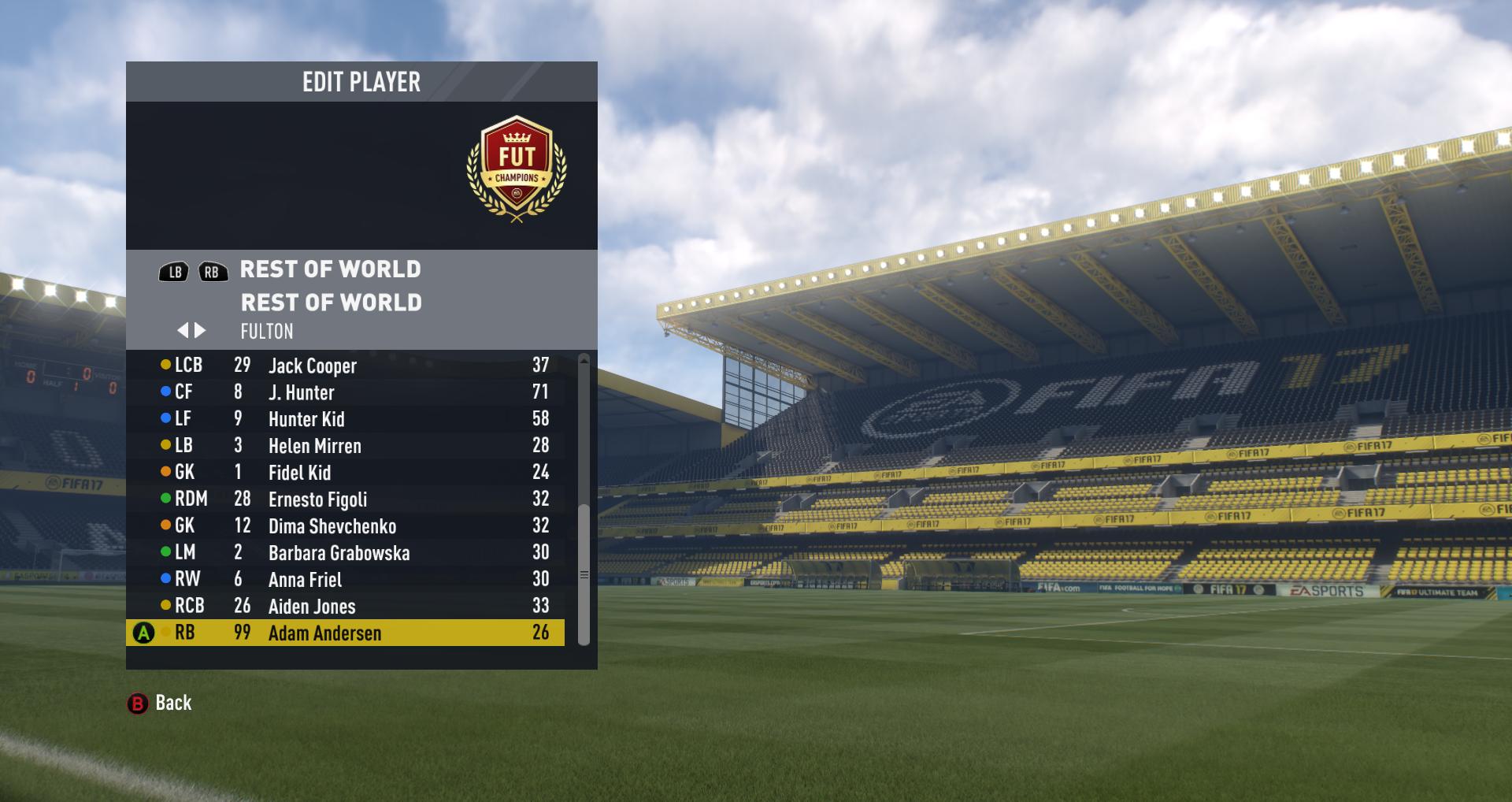
Task: Select Hunter Kid in the player list
Action: [x=307, y=418]
